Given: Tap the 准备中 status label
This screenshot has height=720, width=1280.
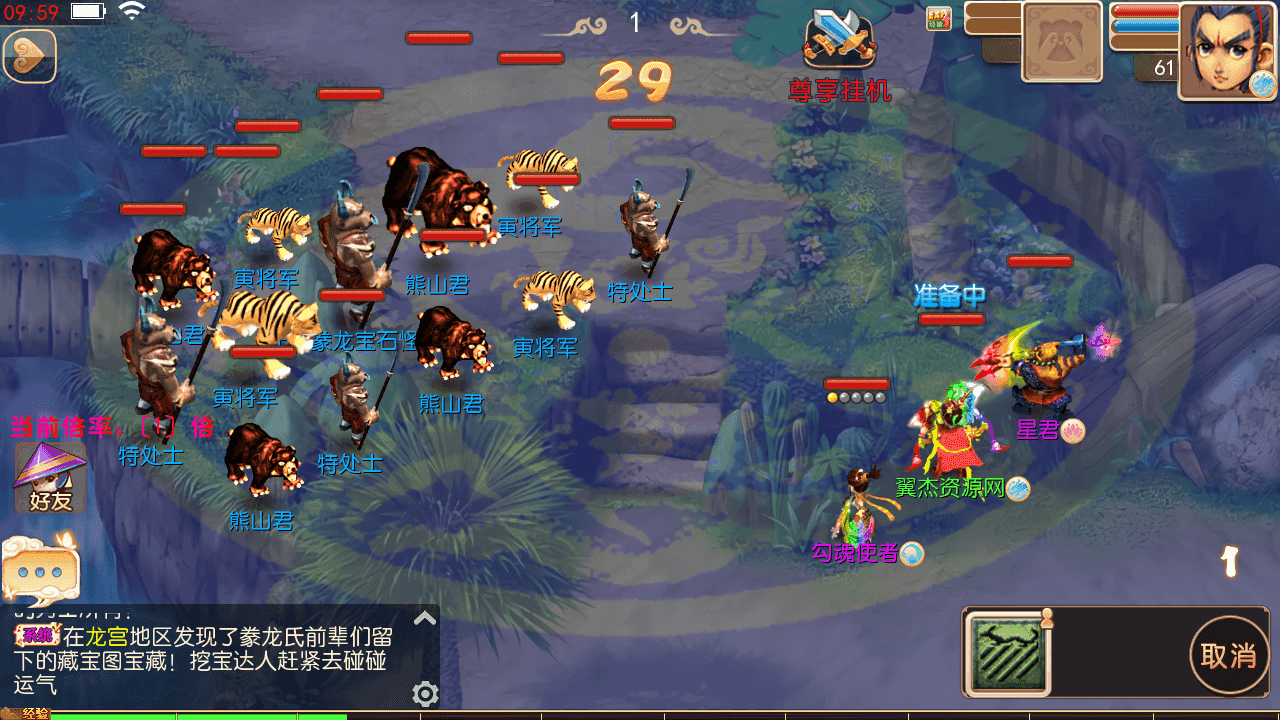Looking at the screenshot, I should click(x=948, y=297).
